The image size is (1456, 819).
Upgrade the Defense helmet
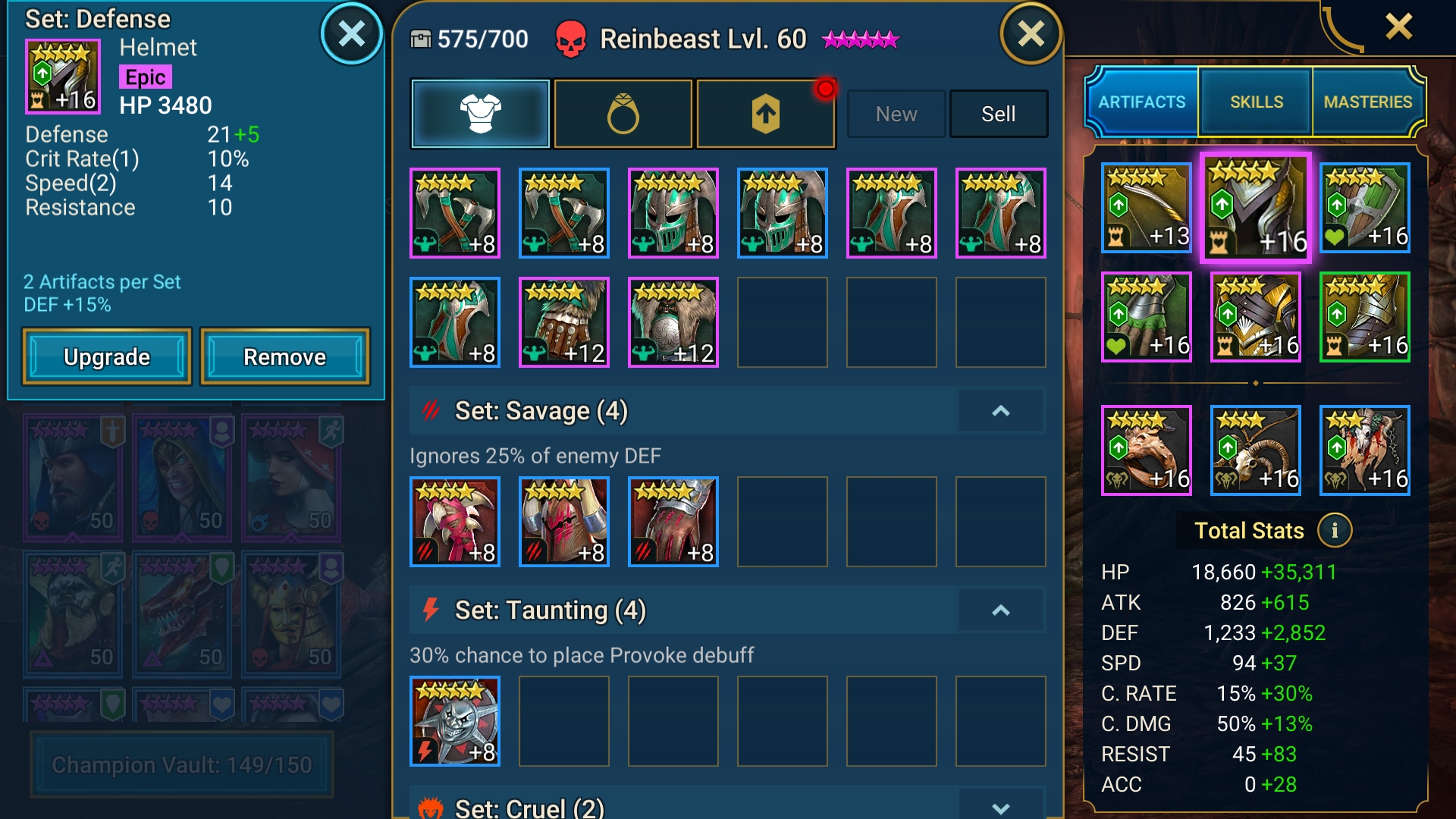click(x=106, y=356)
